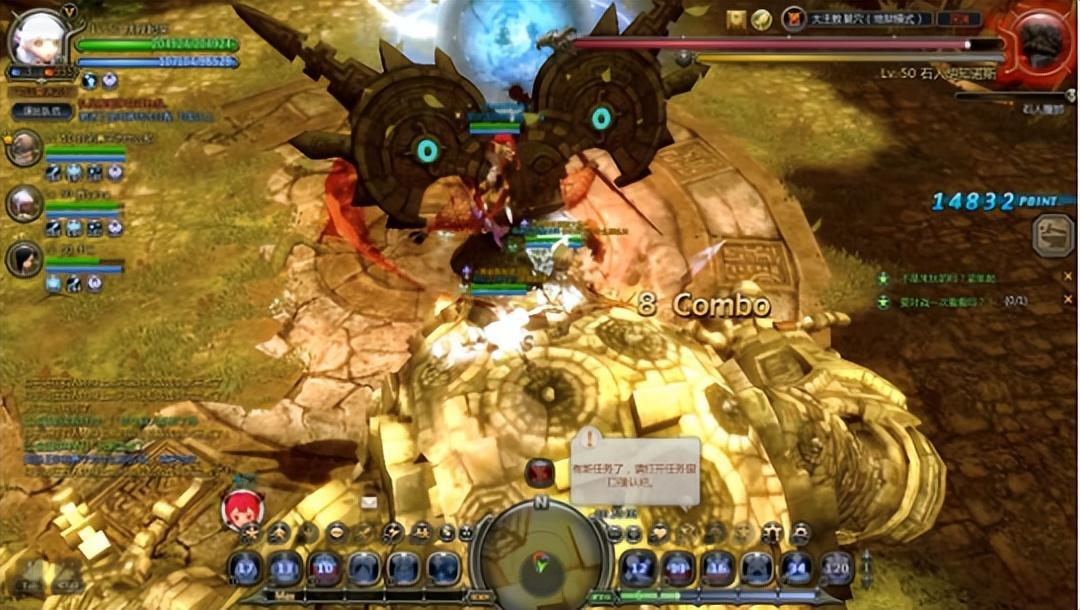Viewport: 1080px width, 610px height.
Task: Click the stone hammer button below points
Action: click(1053, 236)
